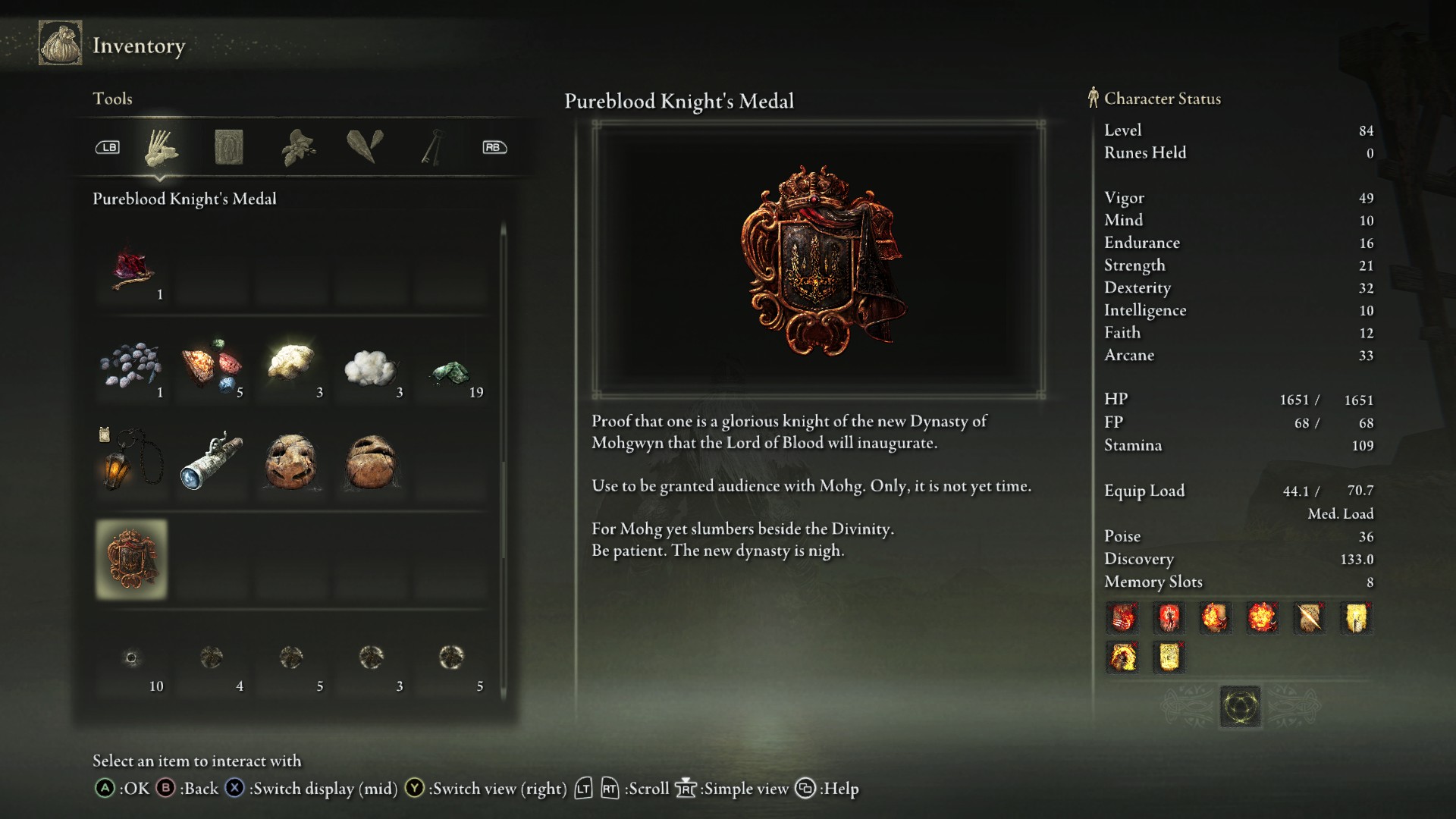Select the cracked smiling prattling pate head
This screenshot has height=819, width=1456.
291,461
